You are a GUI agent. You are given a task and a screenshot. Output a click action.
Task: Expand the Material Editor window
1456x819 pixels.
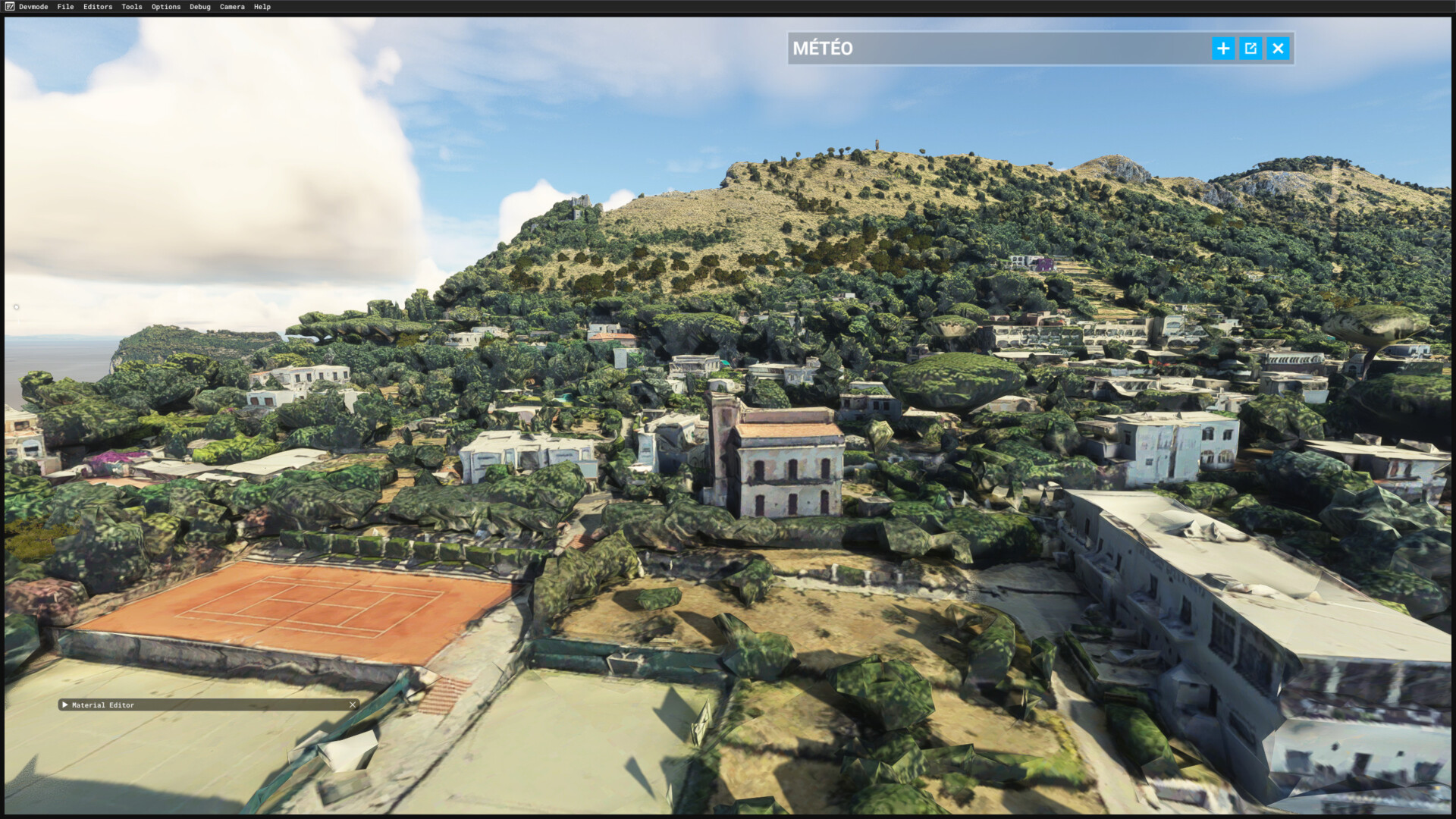65,705
